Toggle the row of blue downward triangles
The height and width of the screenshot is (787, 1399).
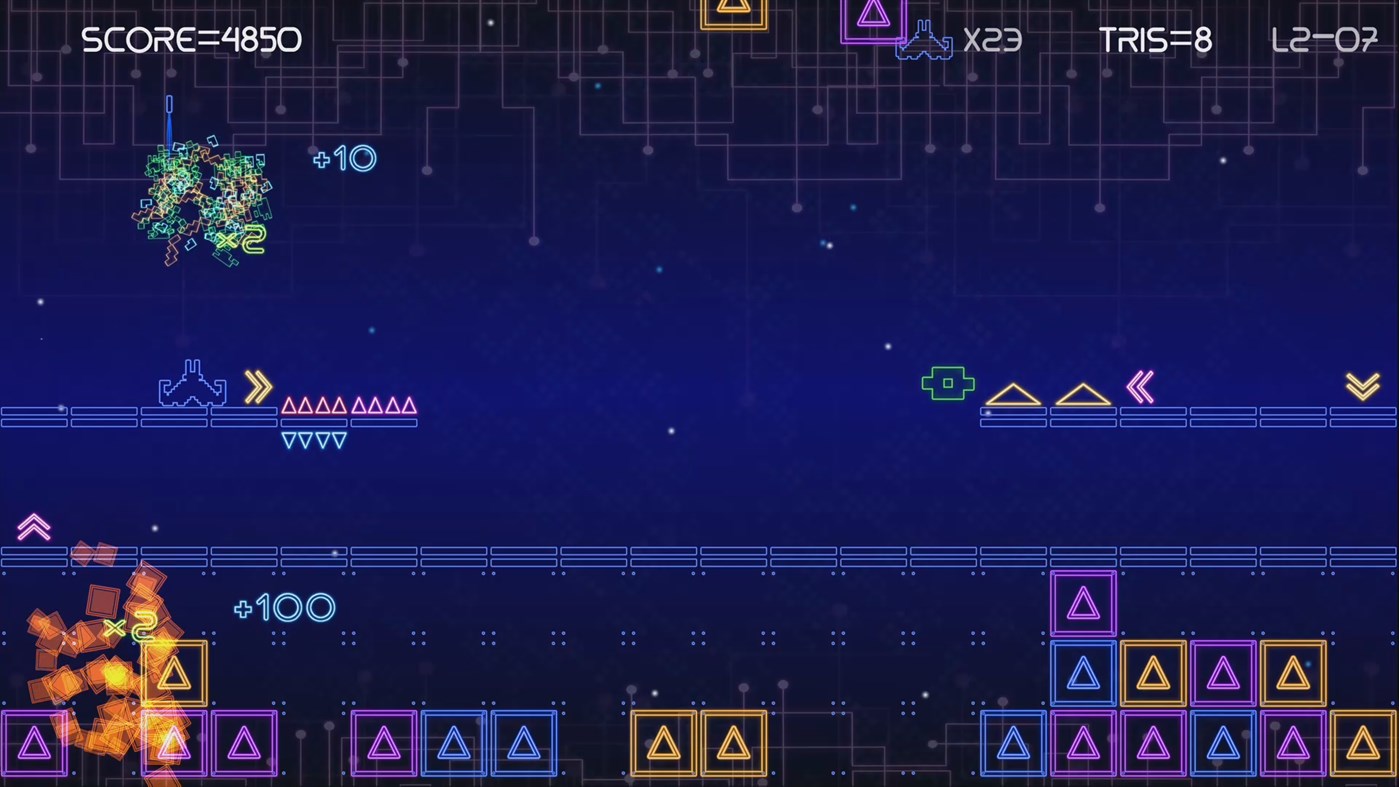[314, 438]
